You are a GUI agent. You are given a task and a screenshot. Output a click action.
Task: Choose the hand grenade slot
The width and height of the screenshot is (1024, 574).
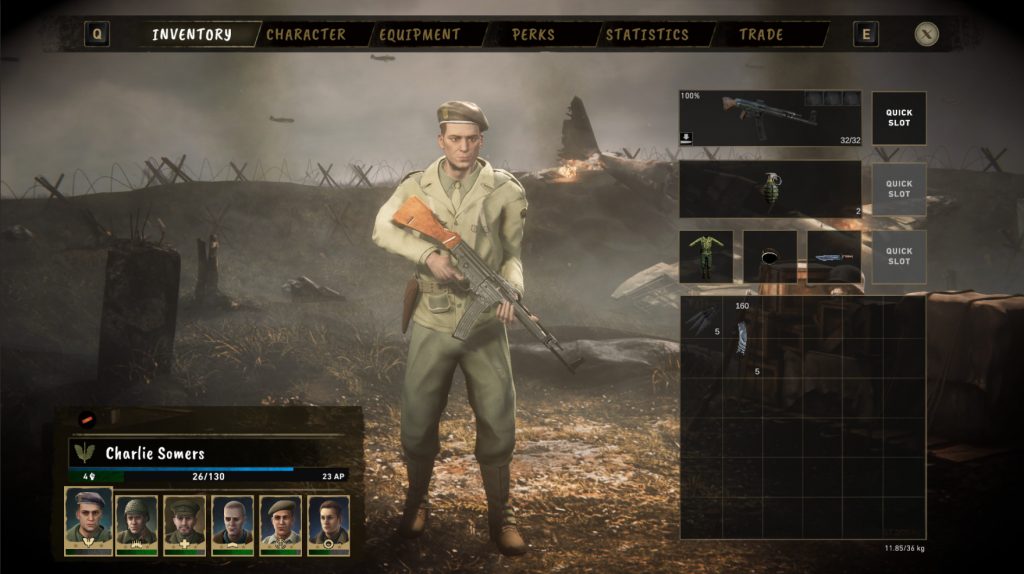coord(770,189)
